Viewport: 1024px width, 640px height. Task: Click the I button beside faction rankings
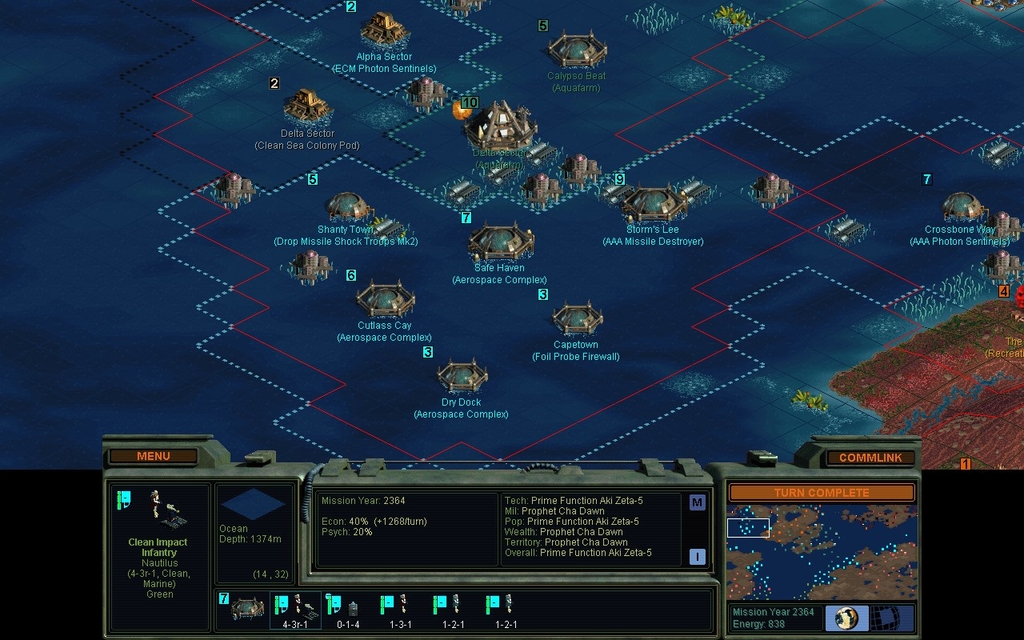click(x=697, y=557)
